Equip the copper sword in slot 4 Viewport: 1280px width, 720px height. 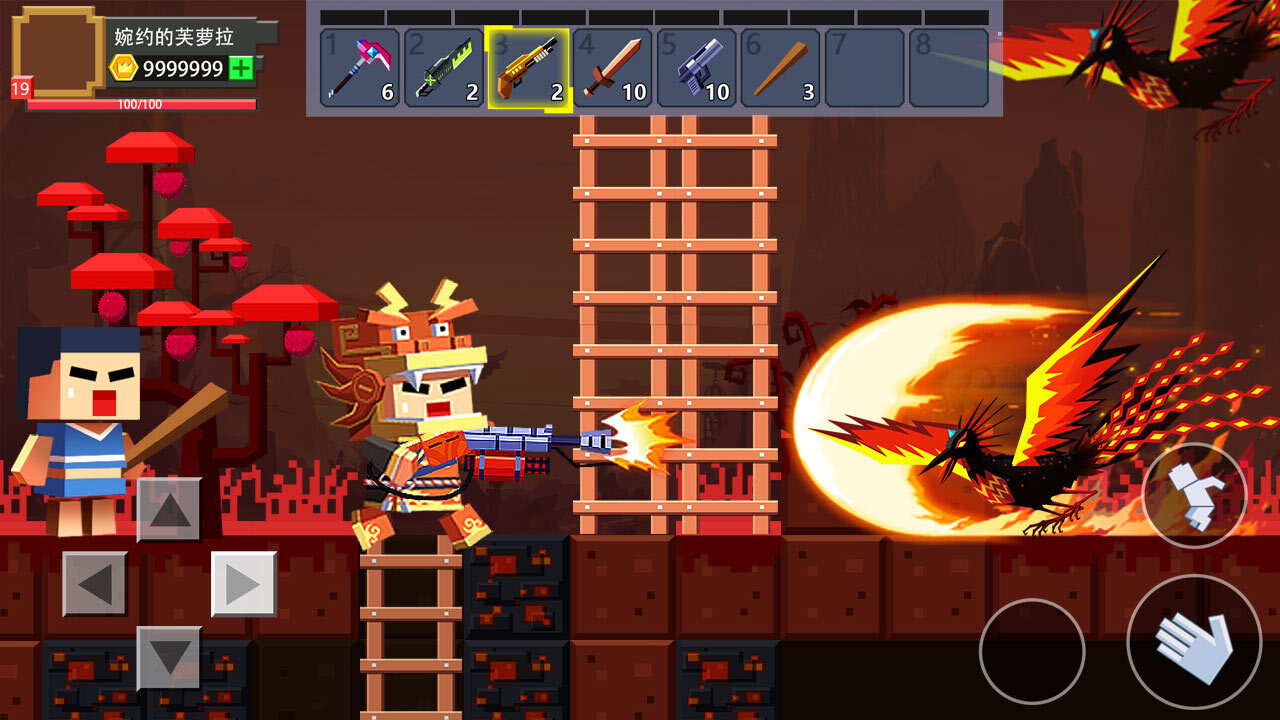tap(612, 68)
